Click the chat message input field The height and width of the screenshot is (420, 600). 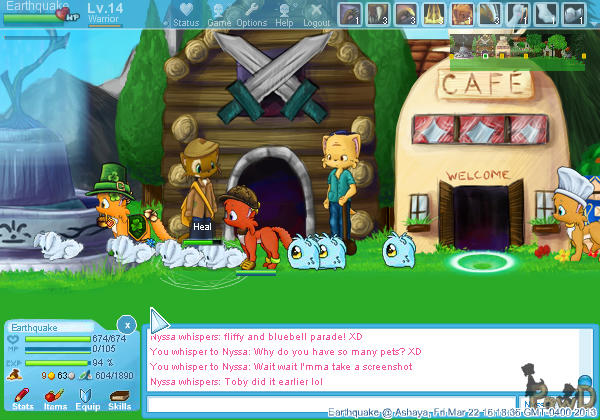[330, 405]
